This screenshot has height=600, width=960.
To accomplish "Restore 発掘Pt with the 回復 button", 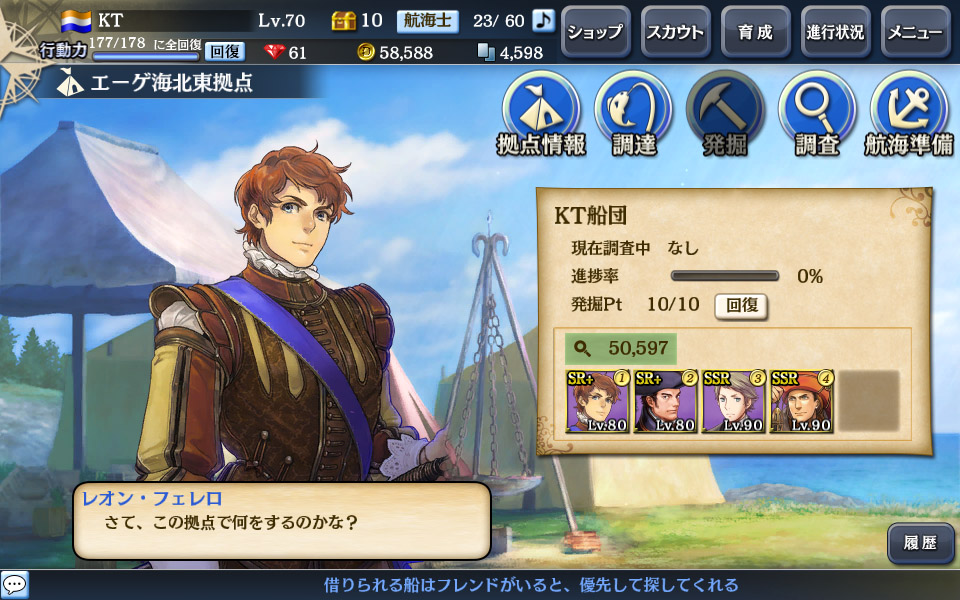I will [740, 305].
